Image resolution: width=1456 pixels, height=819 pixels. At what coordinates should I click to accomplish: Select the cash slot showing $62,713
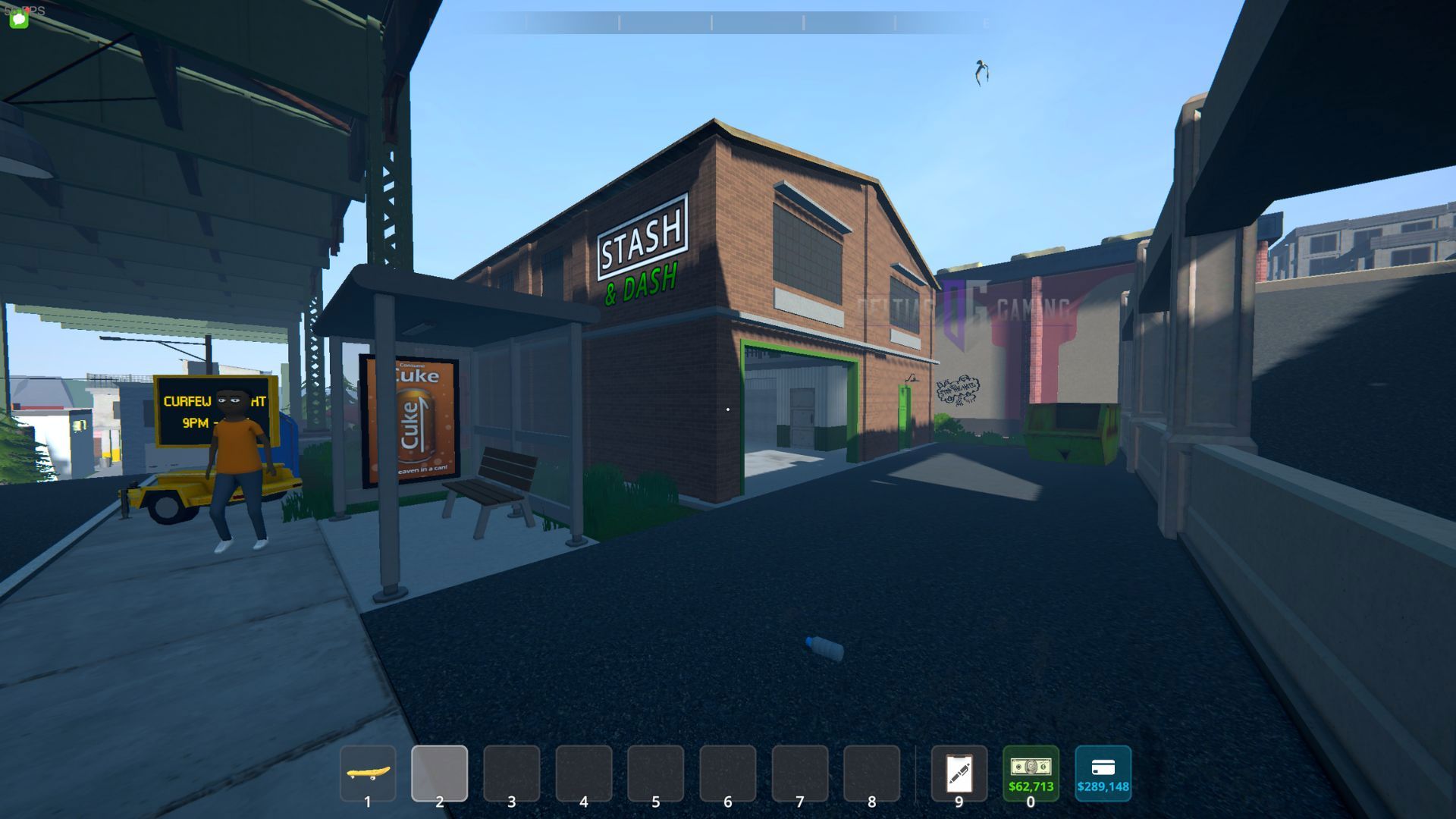pos(1031,773)
